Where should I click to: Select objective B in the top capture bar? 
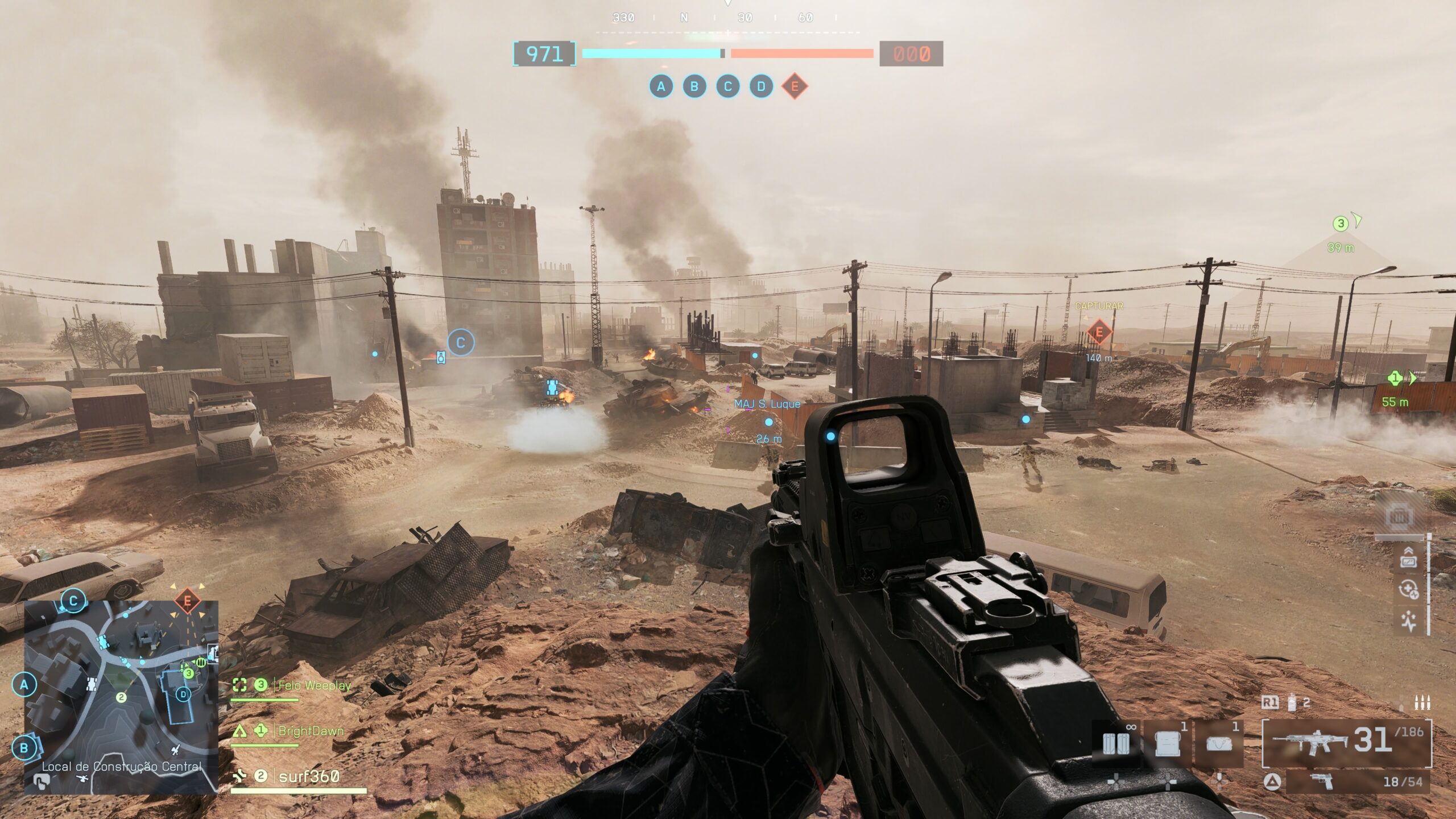click(x=694, y=86)
